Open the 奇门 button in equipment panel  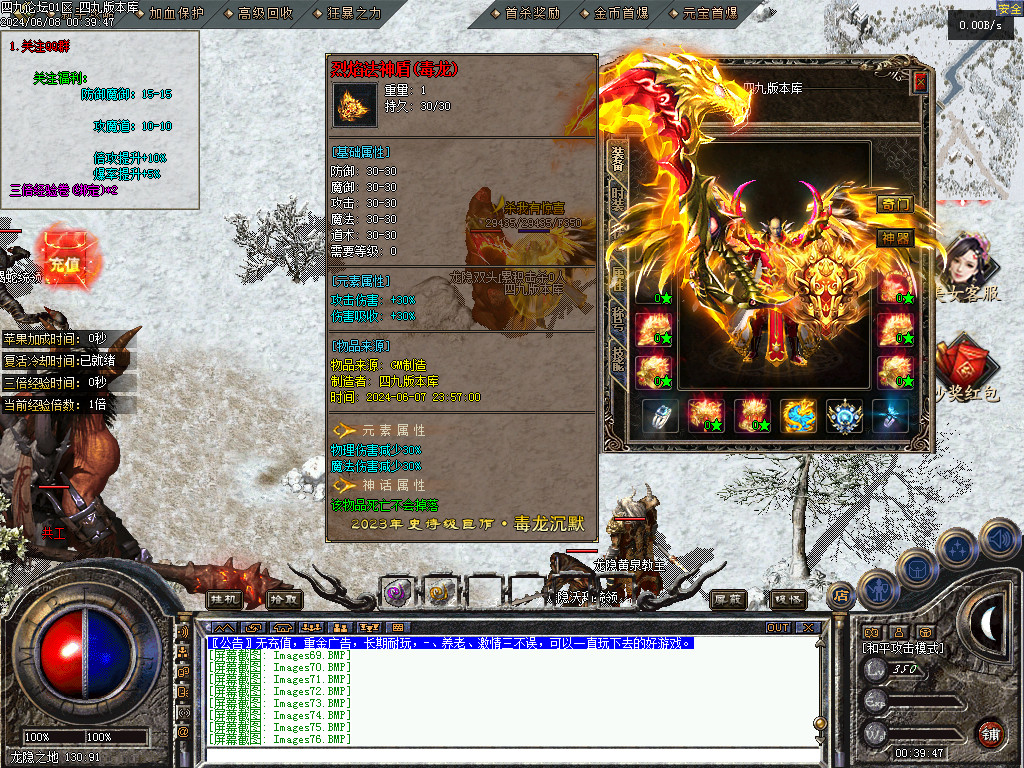coord(896,204)
